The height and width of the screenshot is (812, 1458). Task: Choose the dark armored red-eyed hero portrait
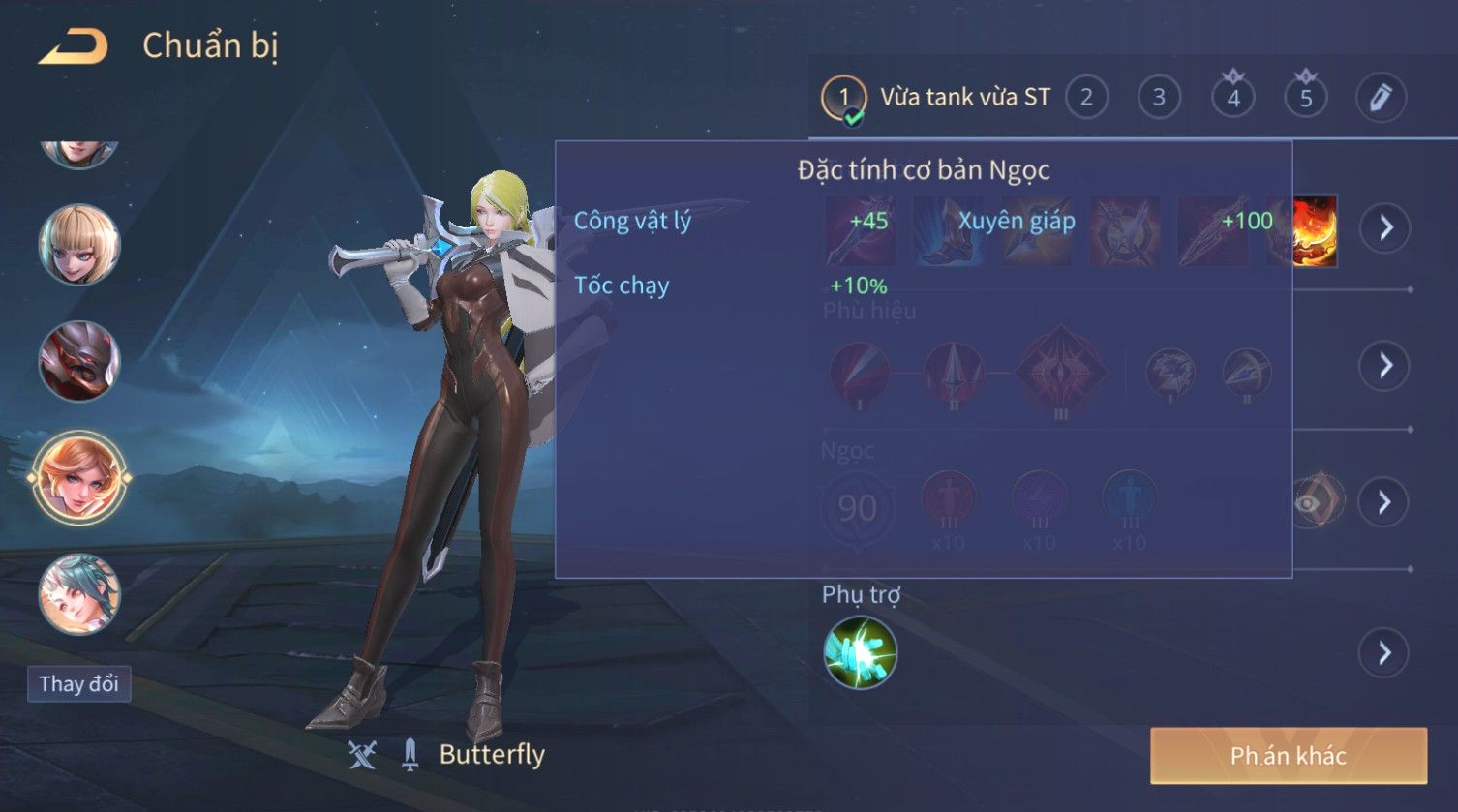click(x=79, y=361)
